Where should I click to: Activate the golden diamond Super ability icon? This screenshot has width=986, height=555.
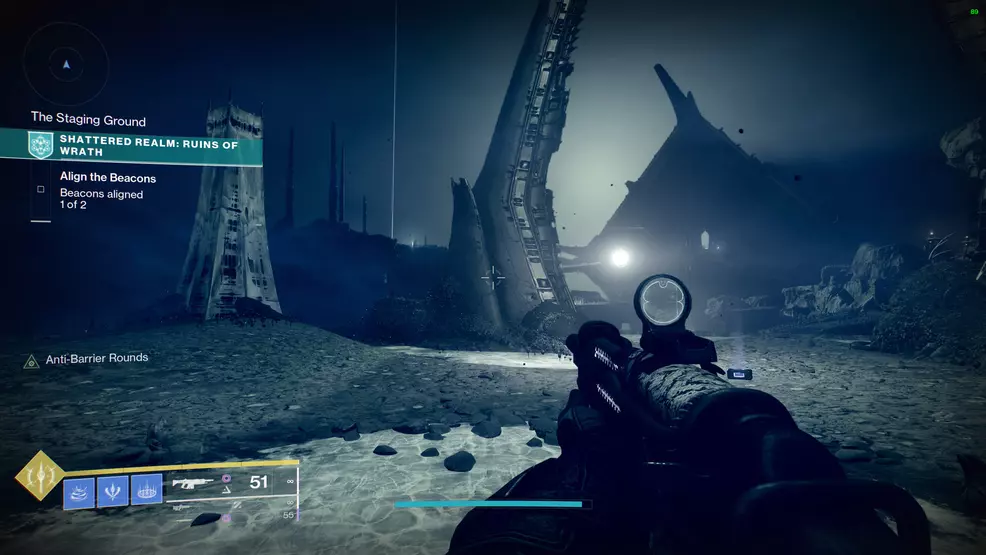(39, 478)
